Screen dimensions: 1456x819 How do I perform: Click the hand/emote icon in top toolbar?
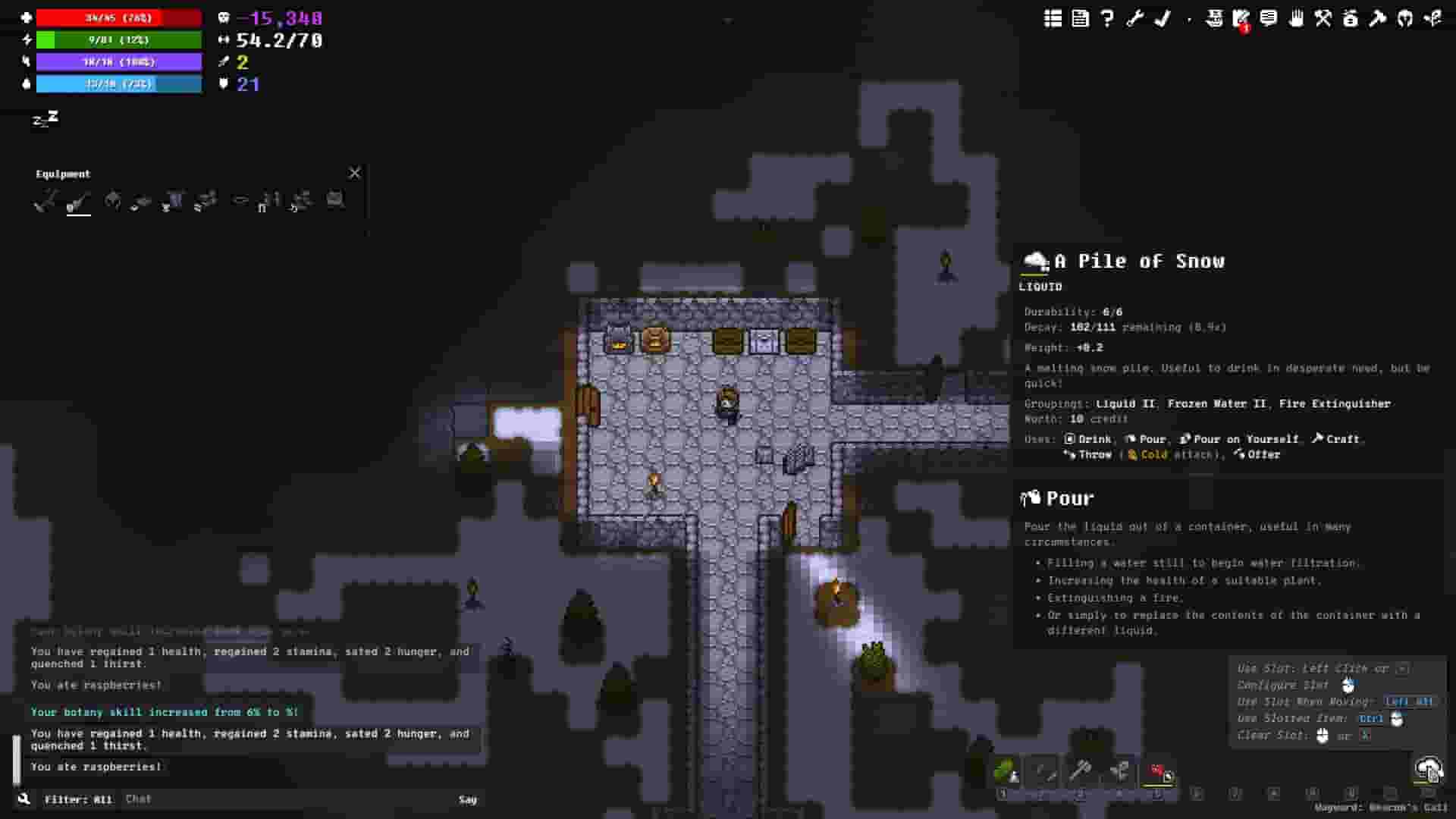[1296, 20]
